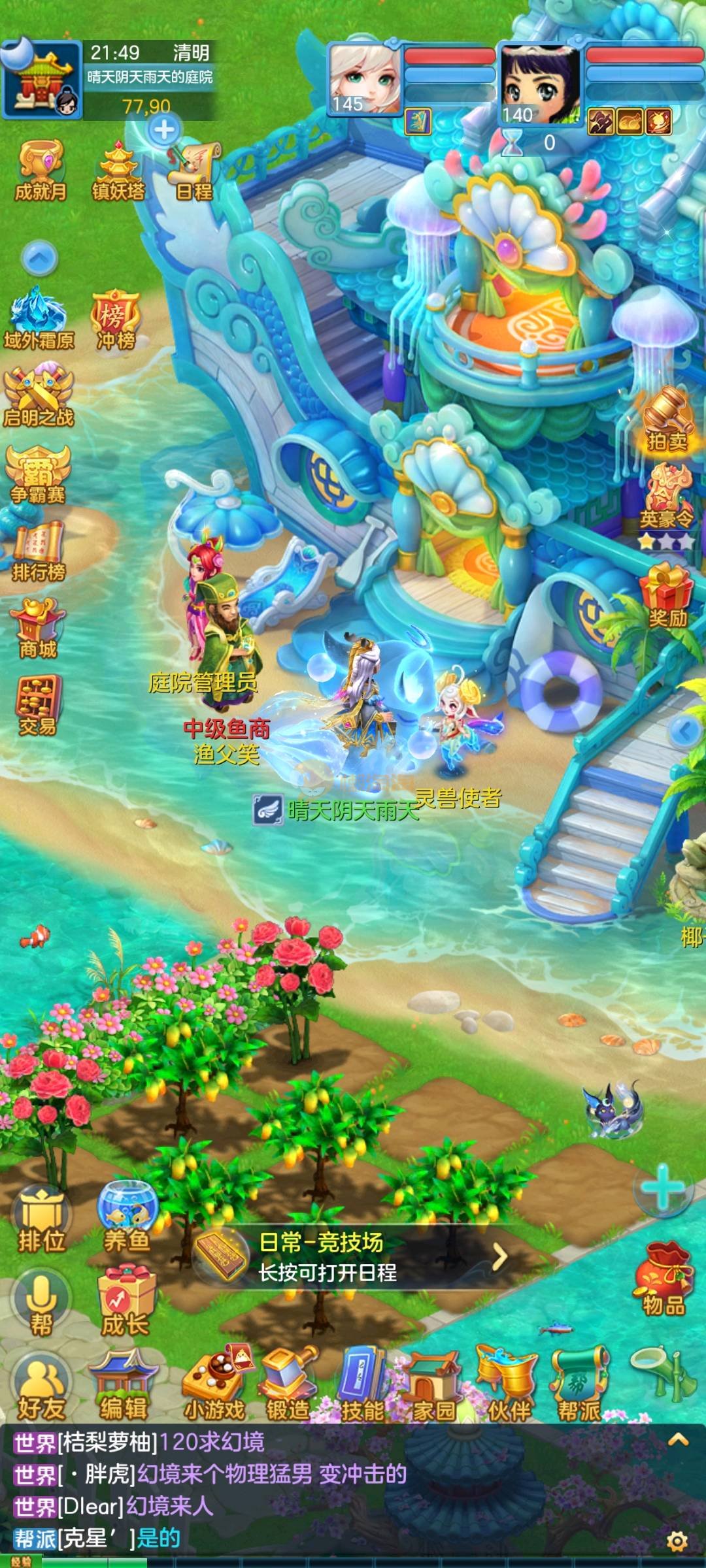Open the 争霸赛 tournament icon
Screen dimensions: 706x1568
tap(38, 474)
